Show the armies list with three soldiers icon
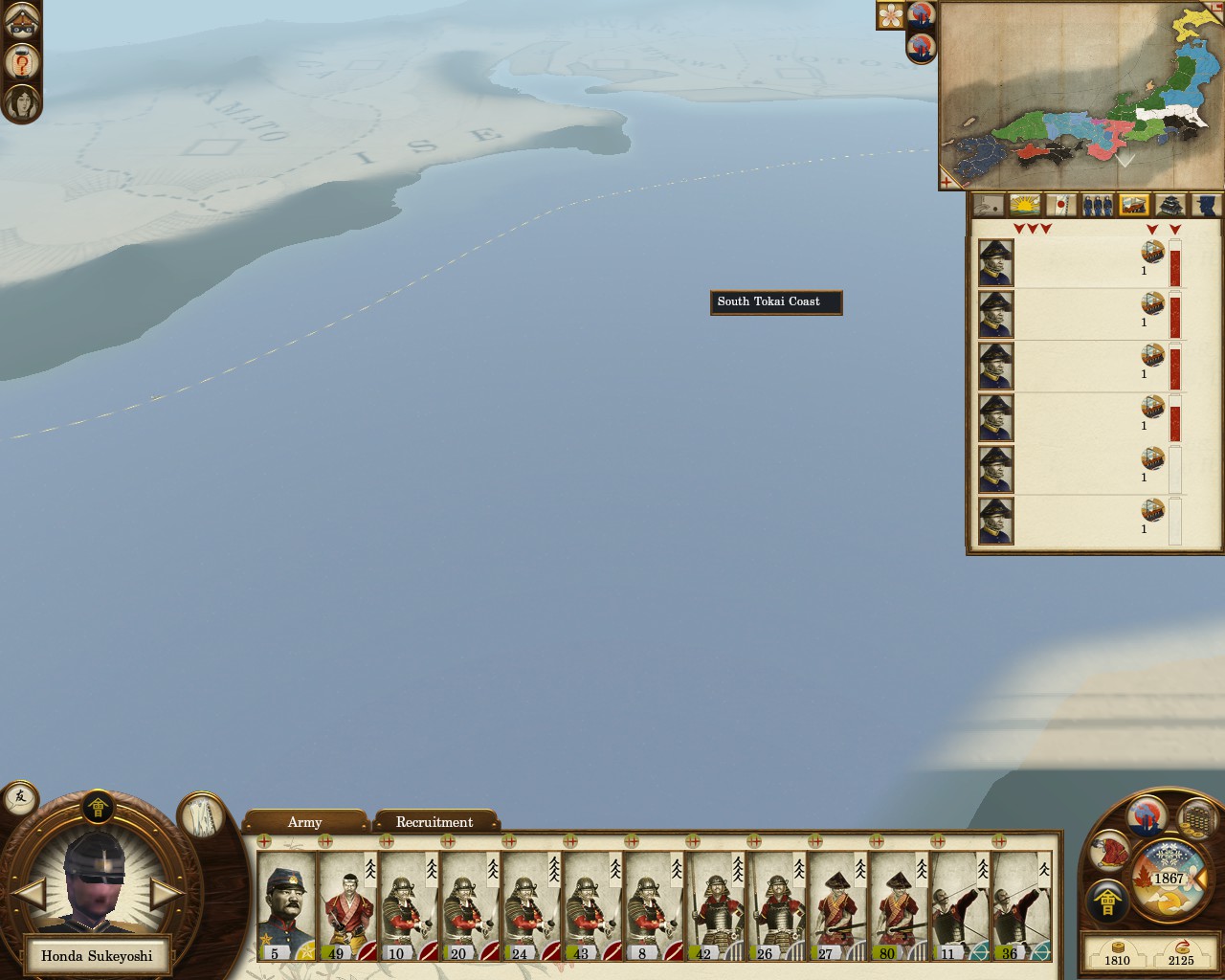 pos(1097,205)
